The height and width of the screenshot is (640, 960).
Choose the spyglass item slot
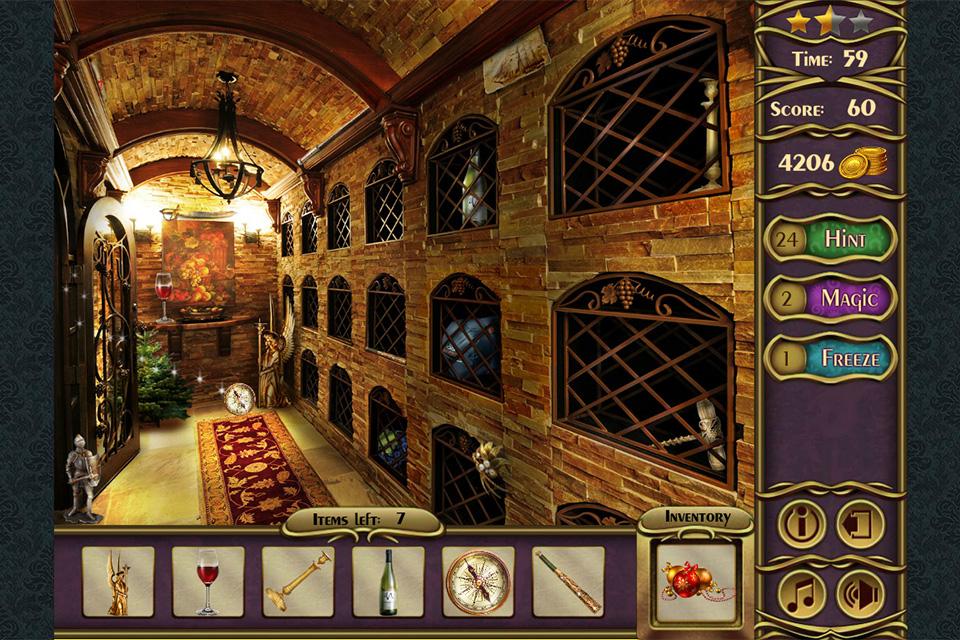point(568,581)
